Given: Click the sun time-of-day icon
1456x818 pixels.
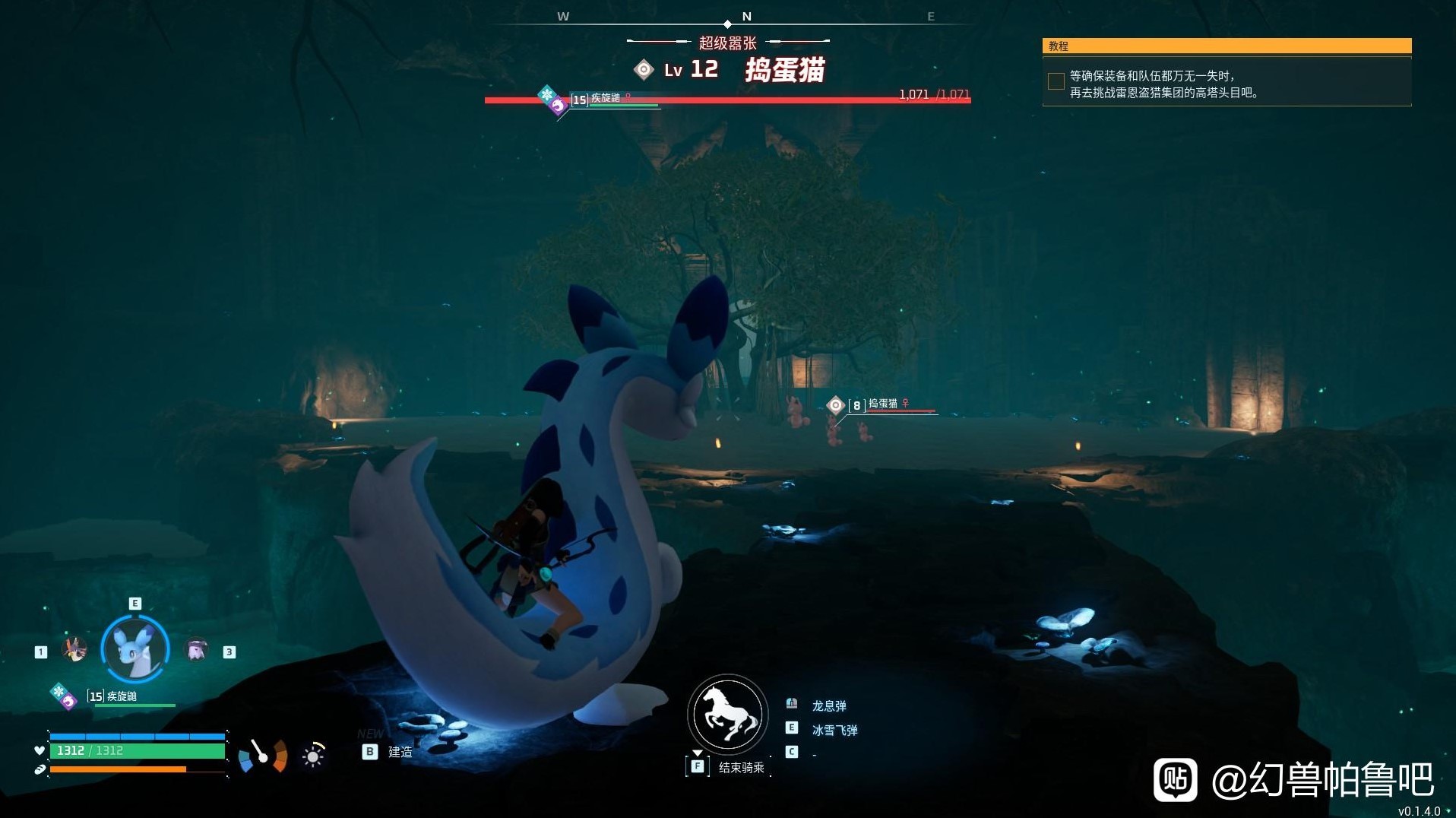Looking at the screenshot, I should tap(313, 756).
